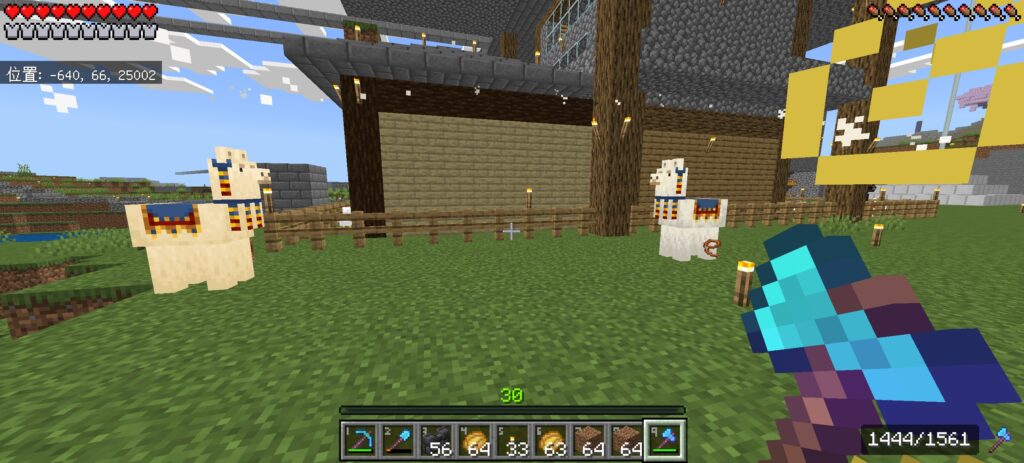The width and height of the screenshot is (1024, 463).
Task: Select the diamond shovel hotbar slot
Action: (x=398, y=440)
